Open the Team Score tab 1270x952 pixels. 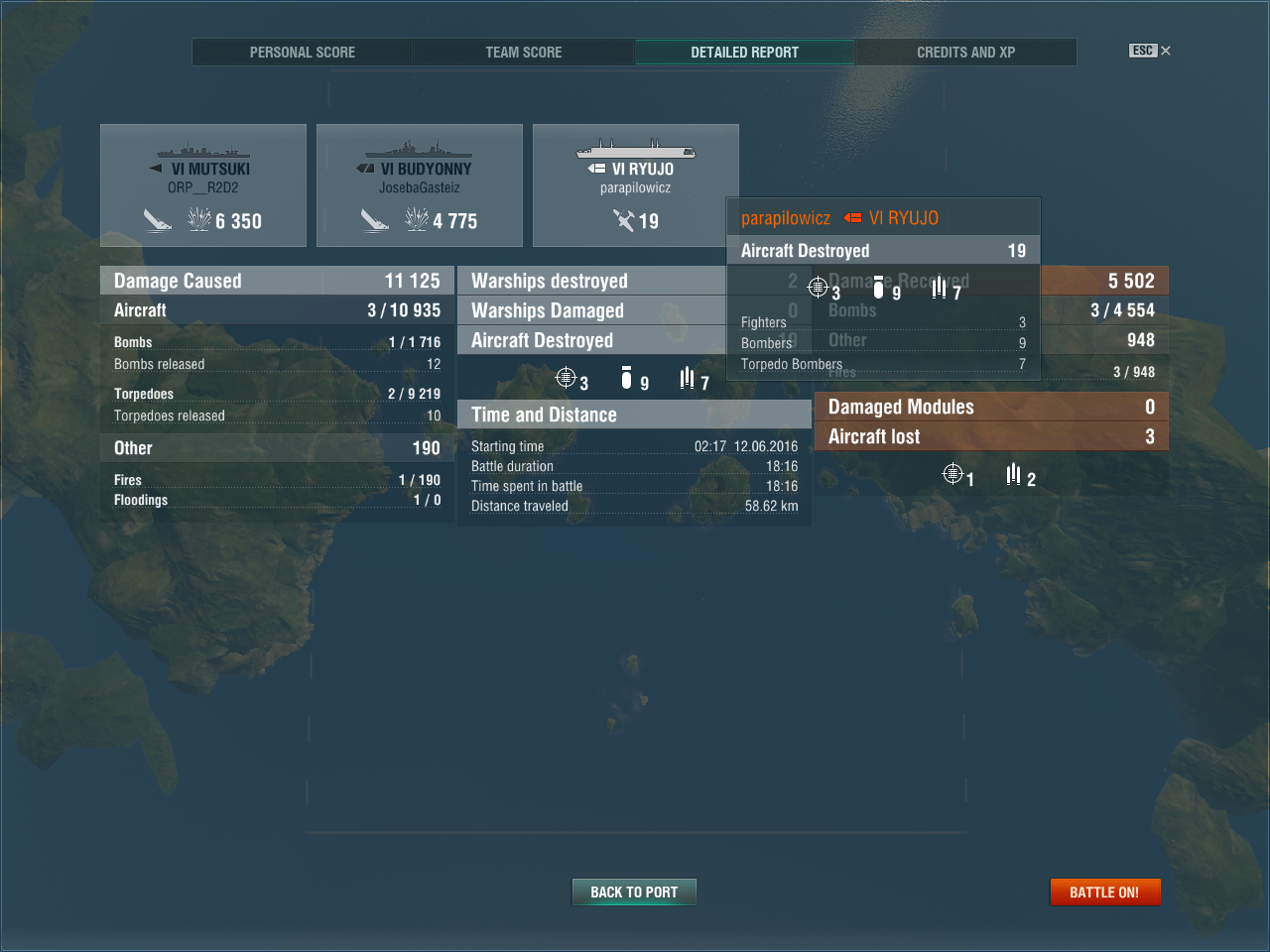[523, 53]
